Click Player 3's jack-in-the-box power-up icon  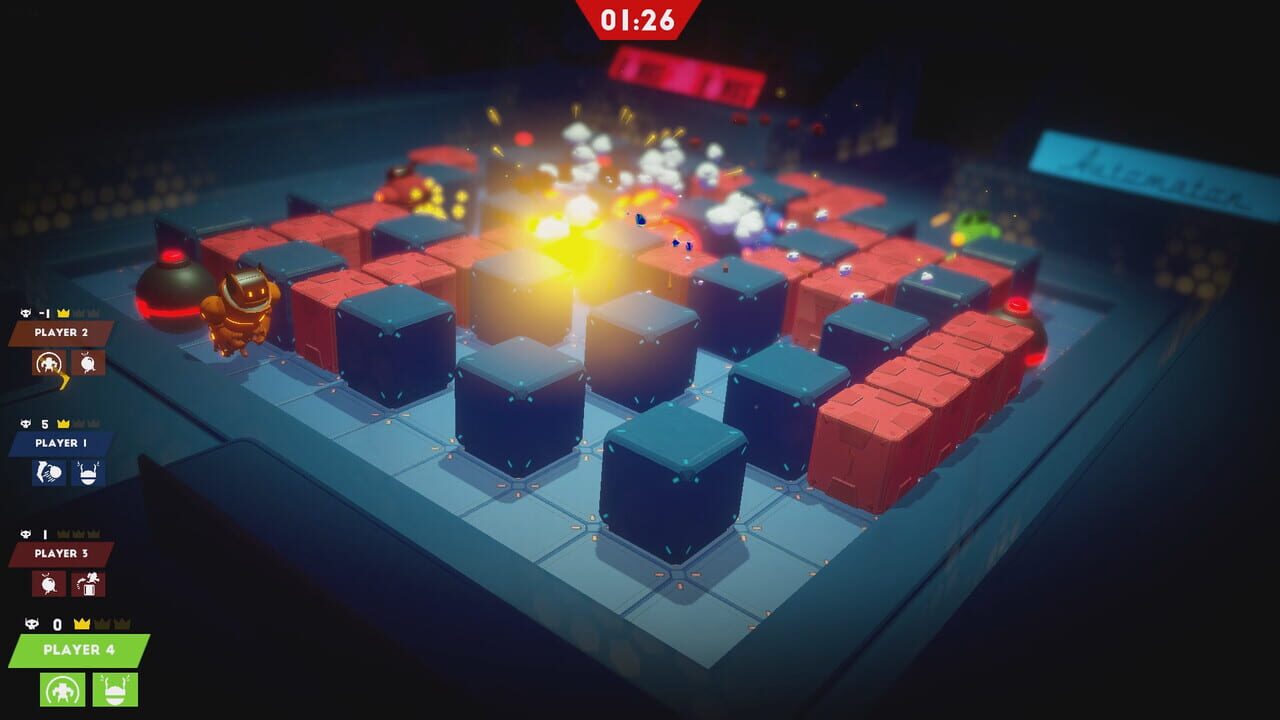point(87,583)
